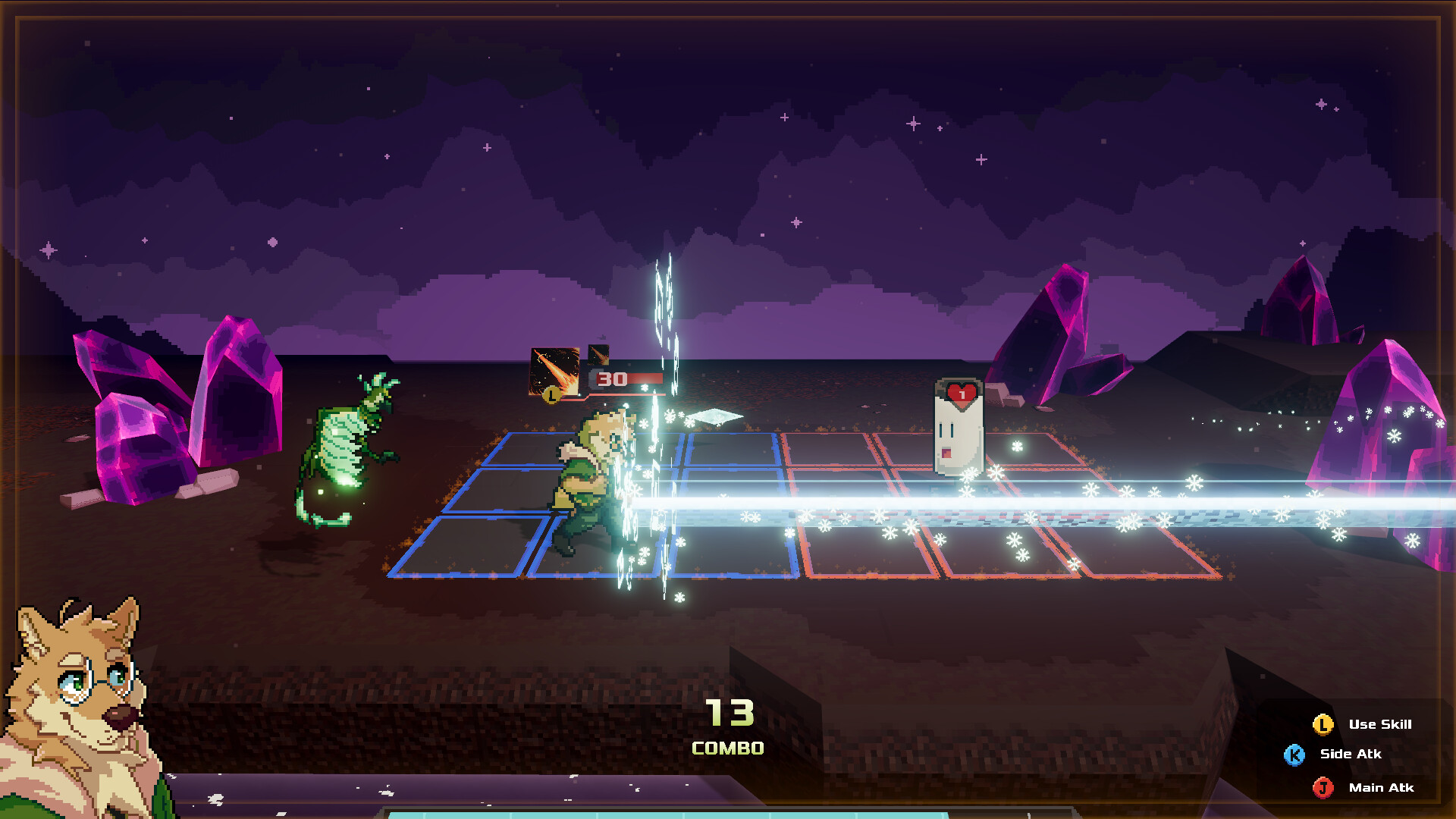Click the heart counter above the pill enemy

[961, 393]
